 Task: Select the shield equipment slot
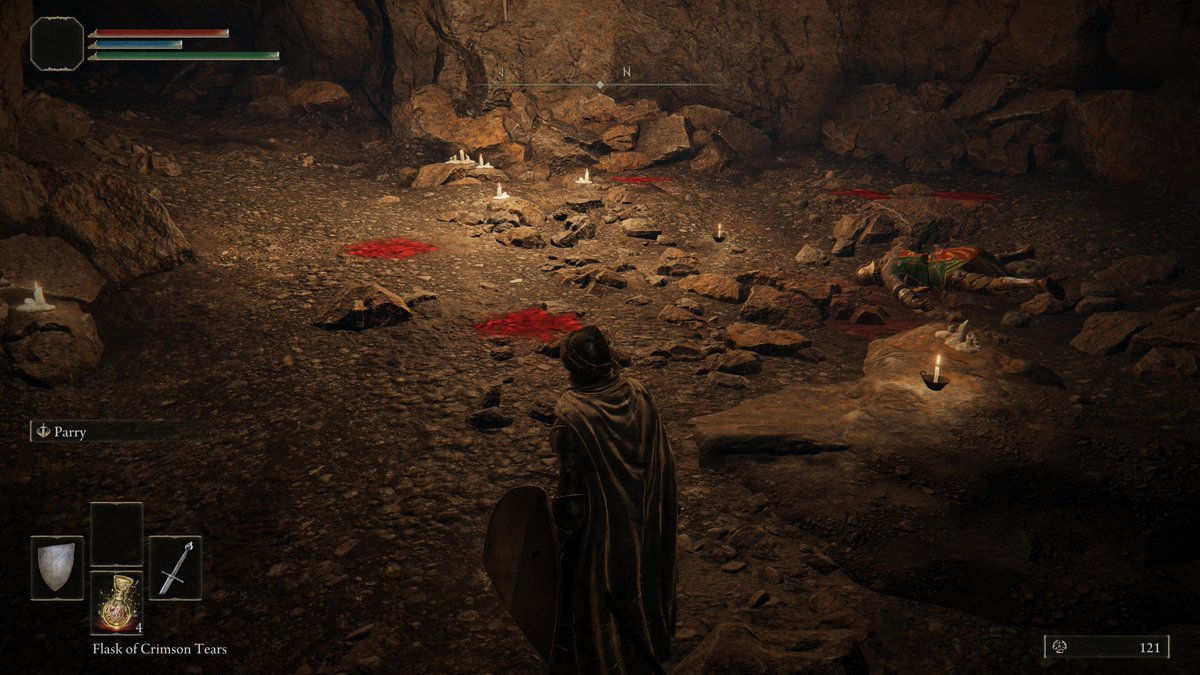tap(57, 568)
